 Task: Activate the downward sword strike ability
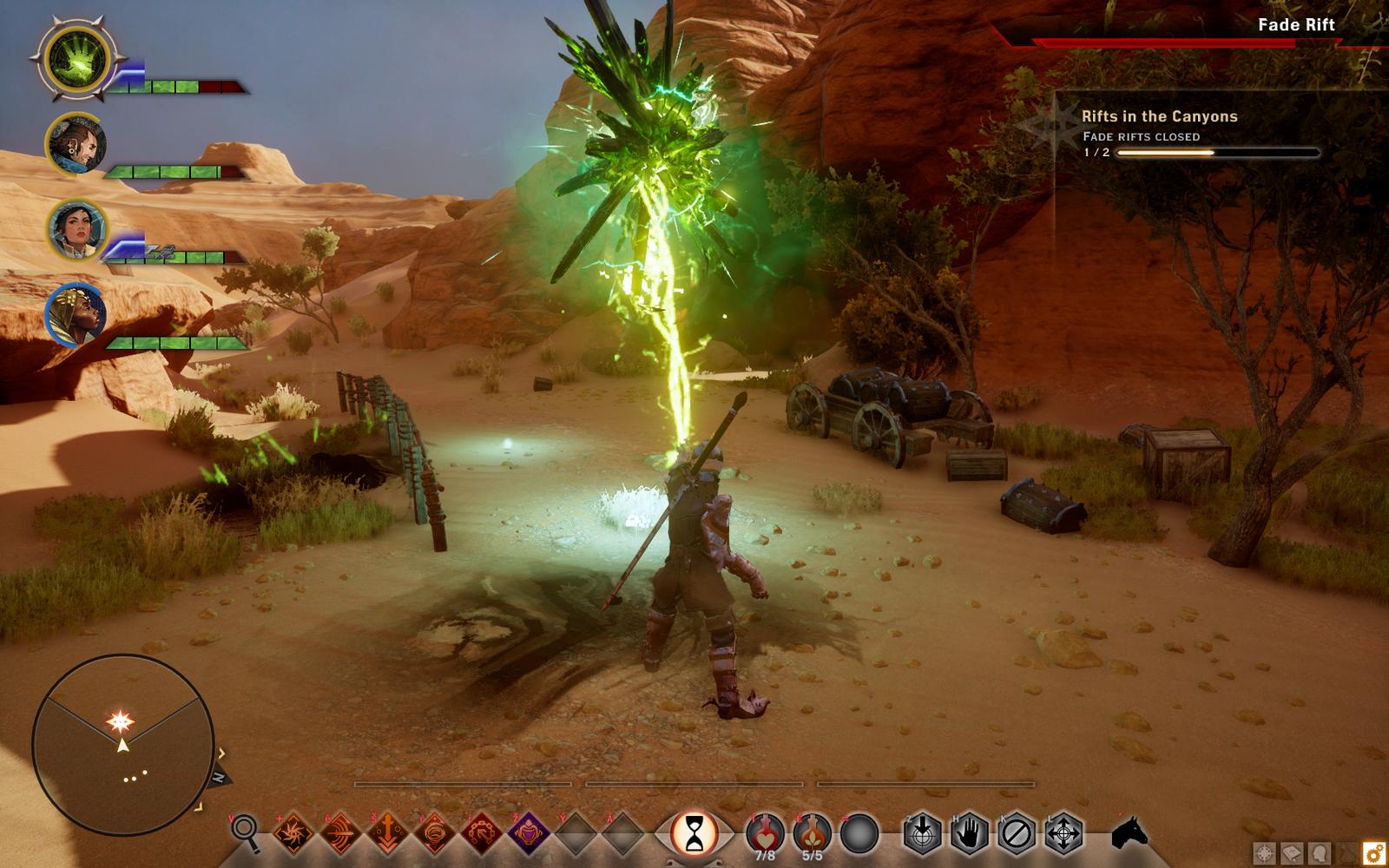point(387,834)
